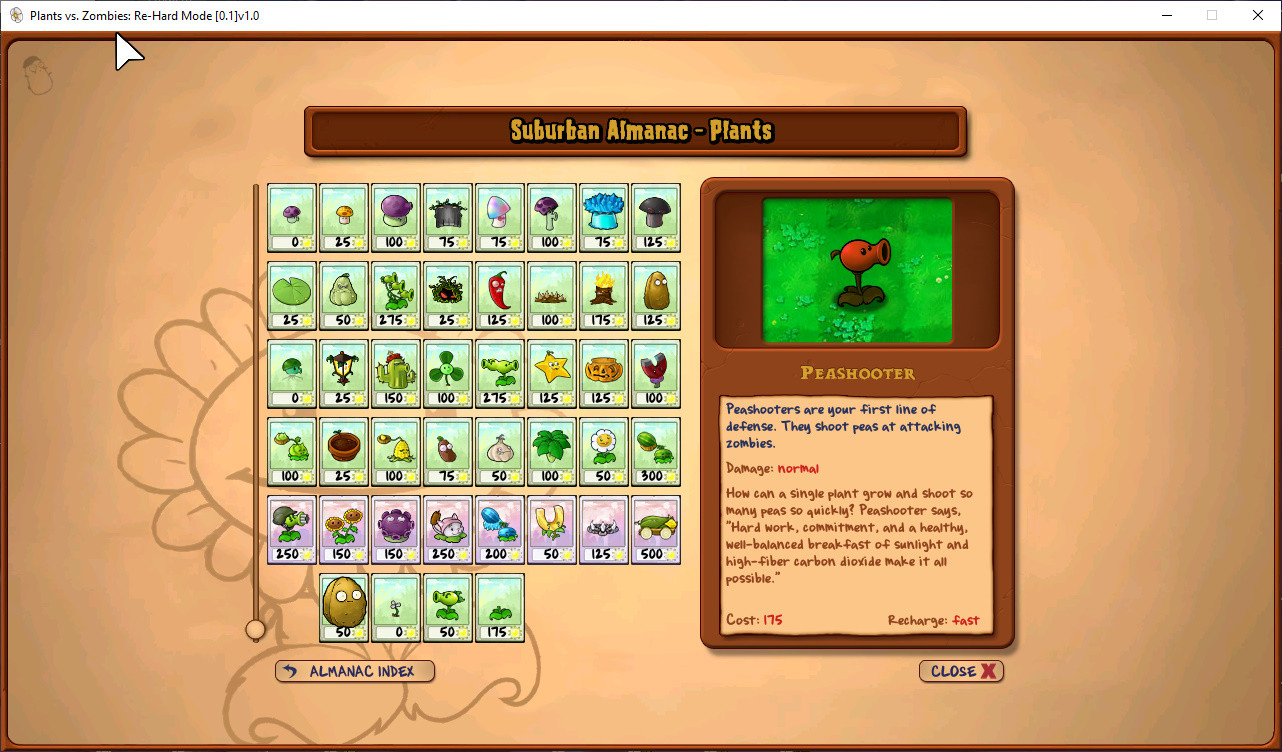Select the Garlic seed card
This screenshot has height=752, width=1282.
[x=500, y=450]
